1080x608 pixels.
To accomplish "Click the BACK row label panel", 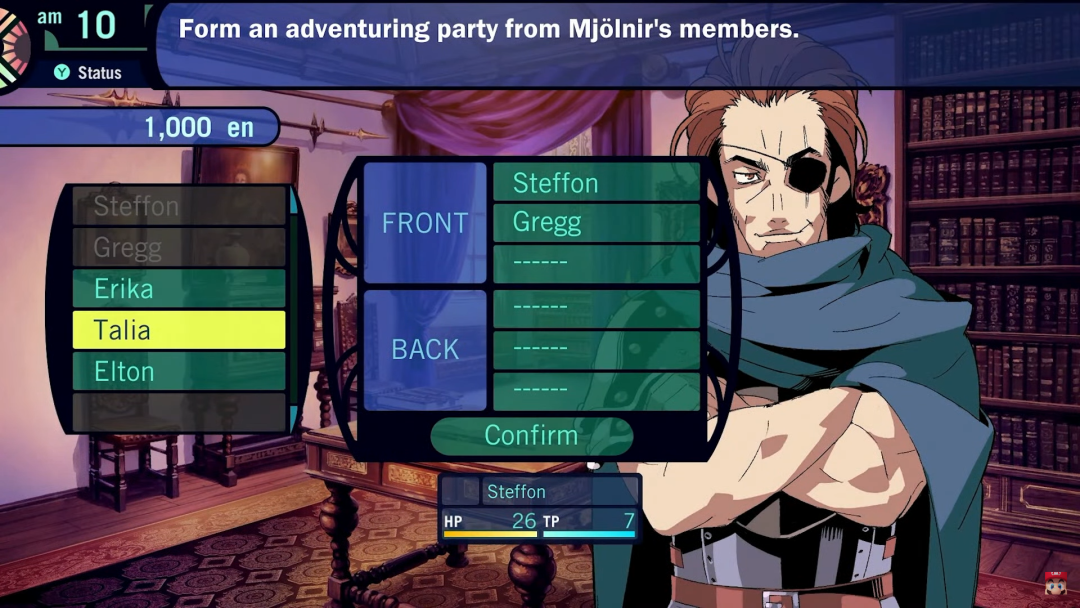I will [x=425, y=350].
